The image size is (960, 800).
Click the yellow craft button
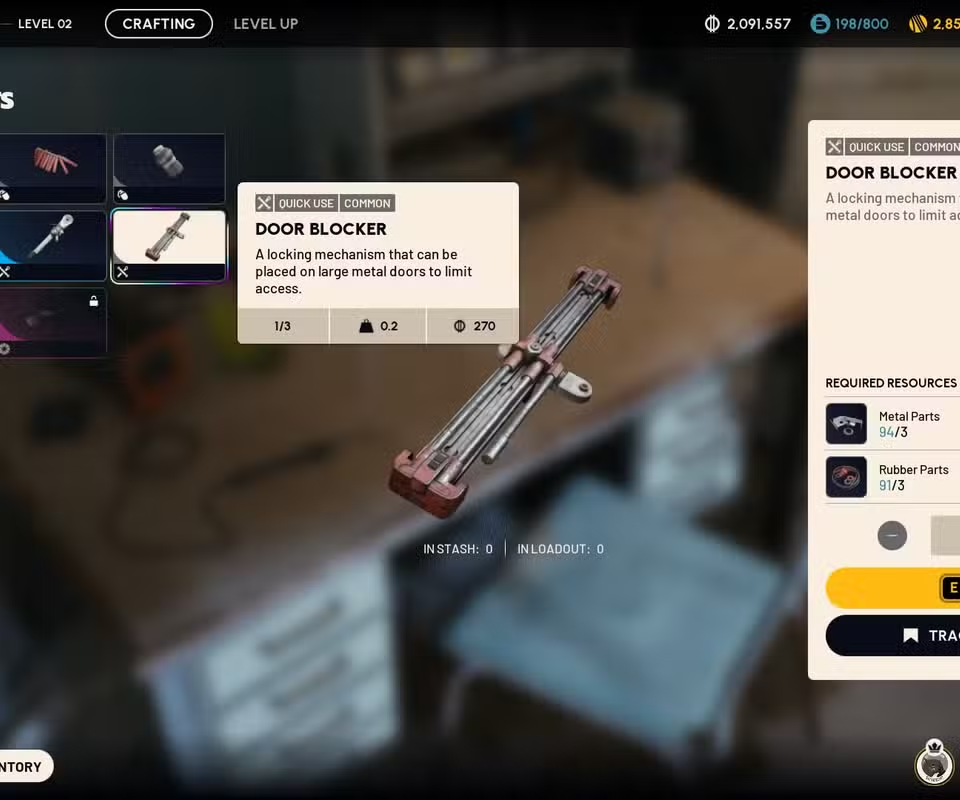point(894,588)
